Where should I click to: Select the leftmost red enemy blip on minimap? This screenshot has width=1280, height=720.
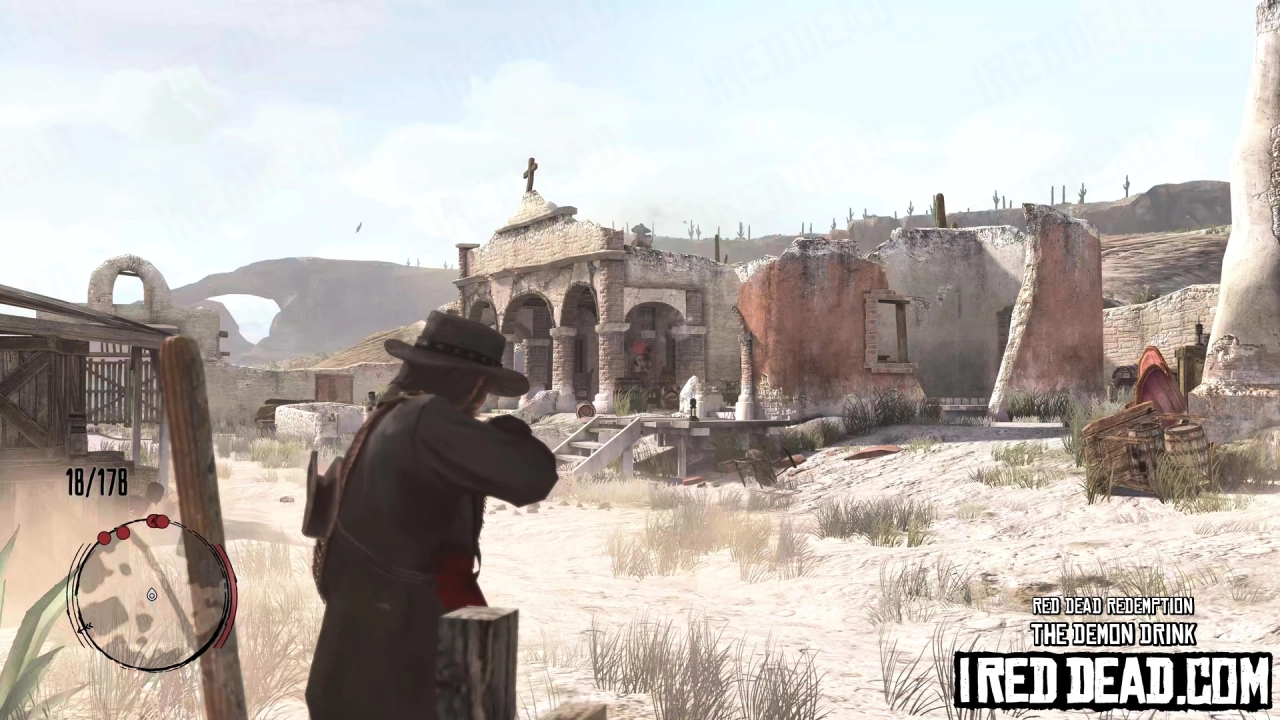pos(105,538)
